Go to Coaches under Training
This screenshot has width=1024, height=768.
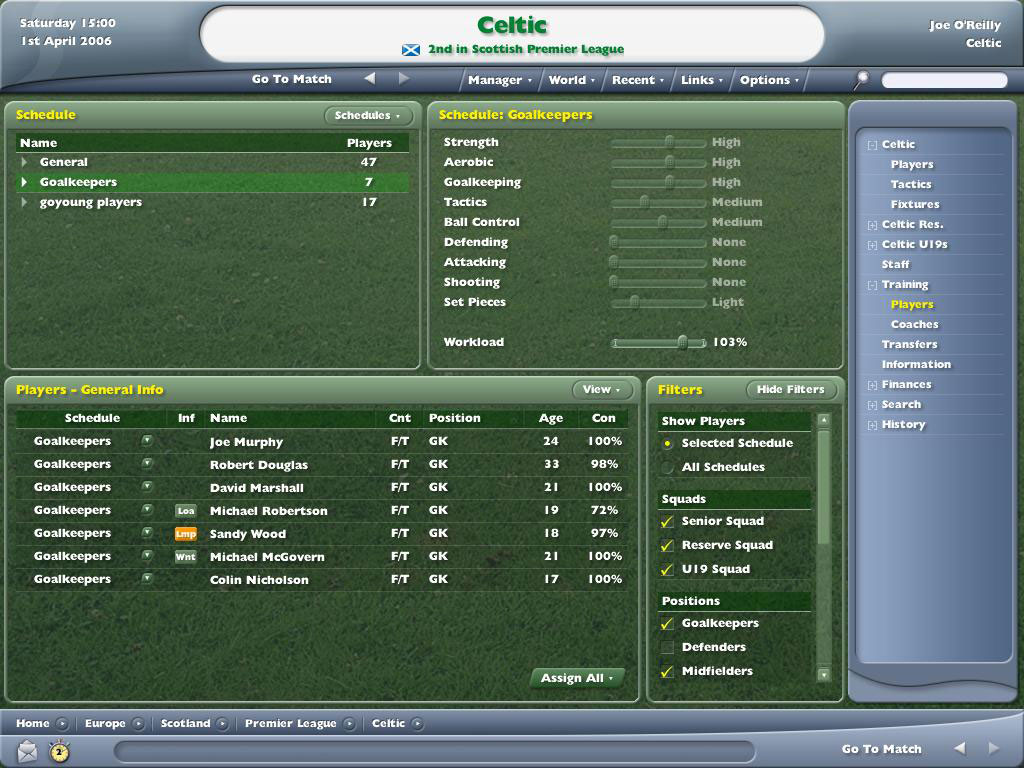[x=914, y=324]
